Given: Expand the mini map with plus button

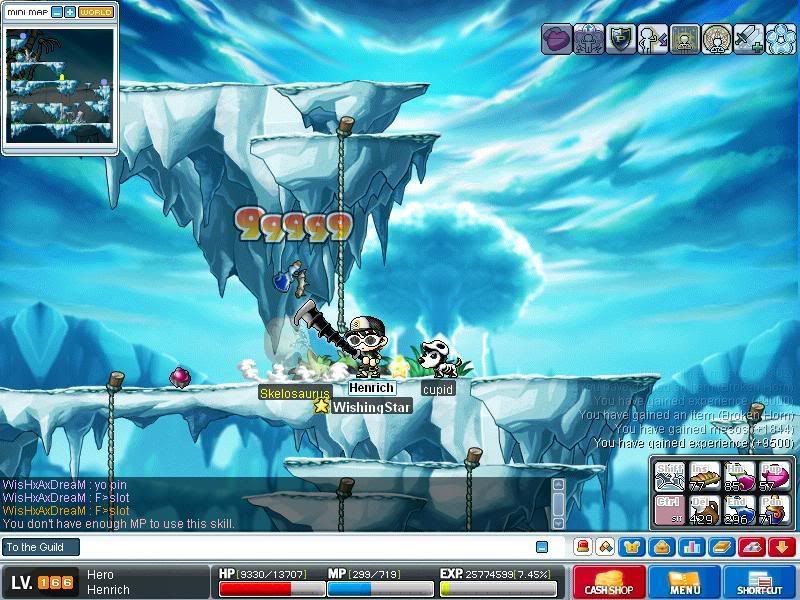Looking at the screenshot, I should pos(70,12).
